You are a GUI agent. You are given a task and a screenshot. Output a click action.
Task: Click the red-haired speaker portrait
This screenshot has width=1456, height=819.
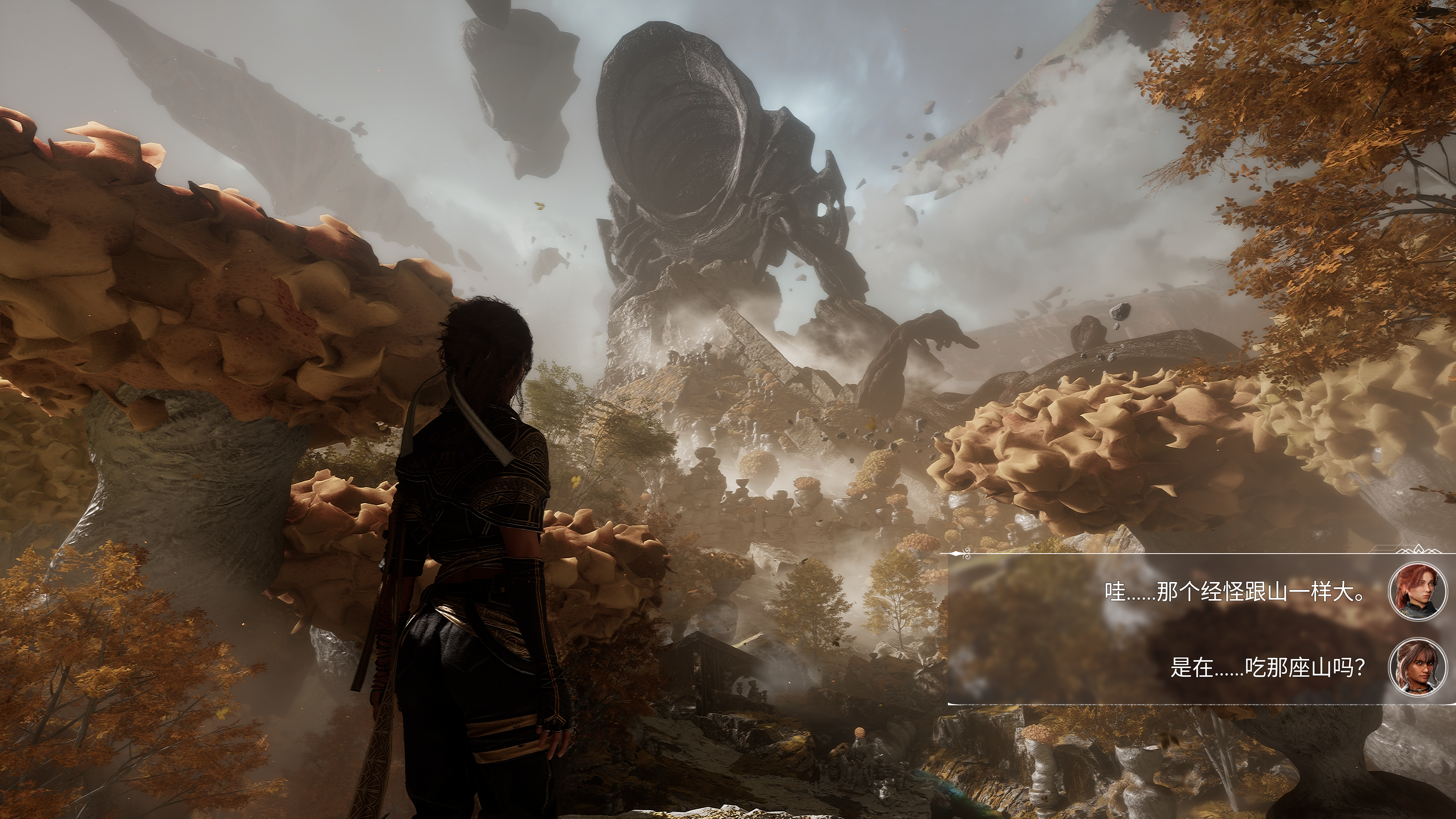[x=1418, y=592]
